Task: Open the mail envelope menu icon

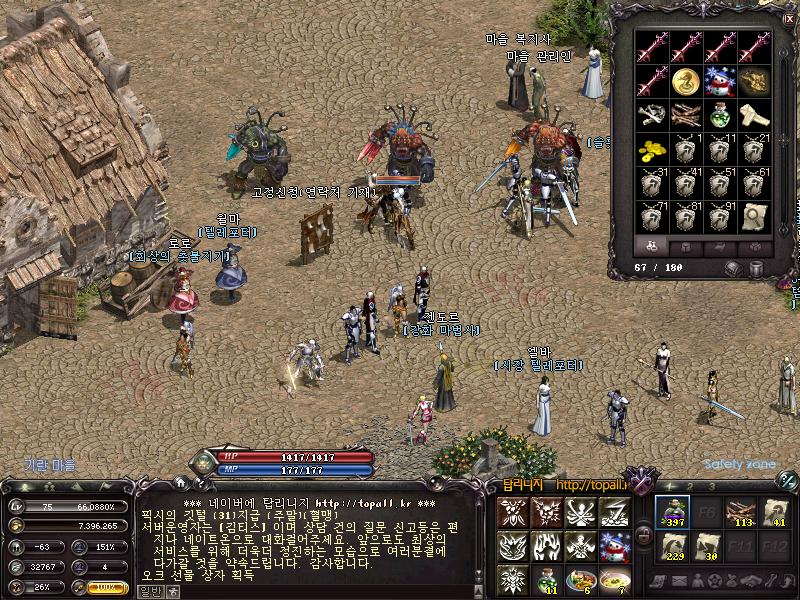Action: [678, 581]
